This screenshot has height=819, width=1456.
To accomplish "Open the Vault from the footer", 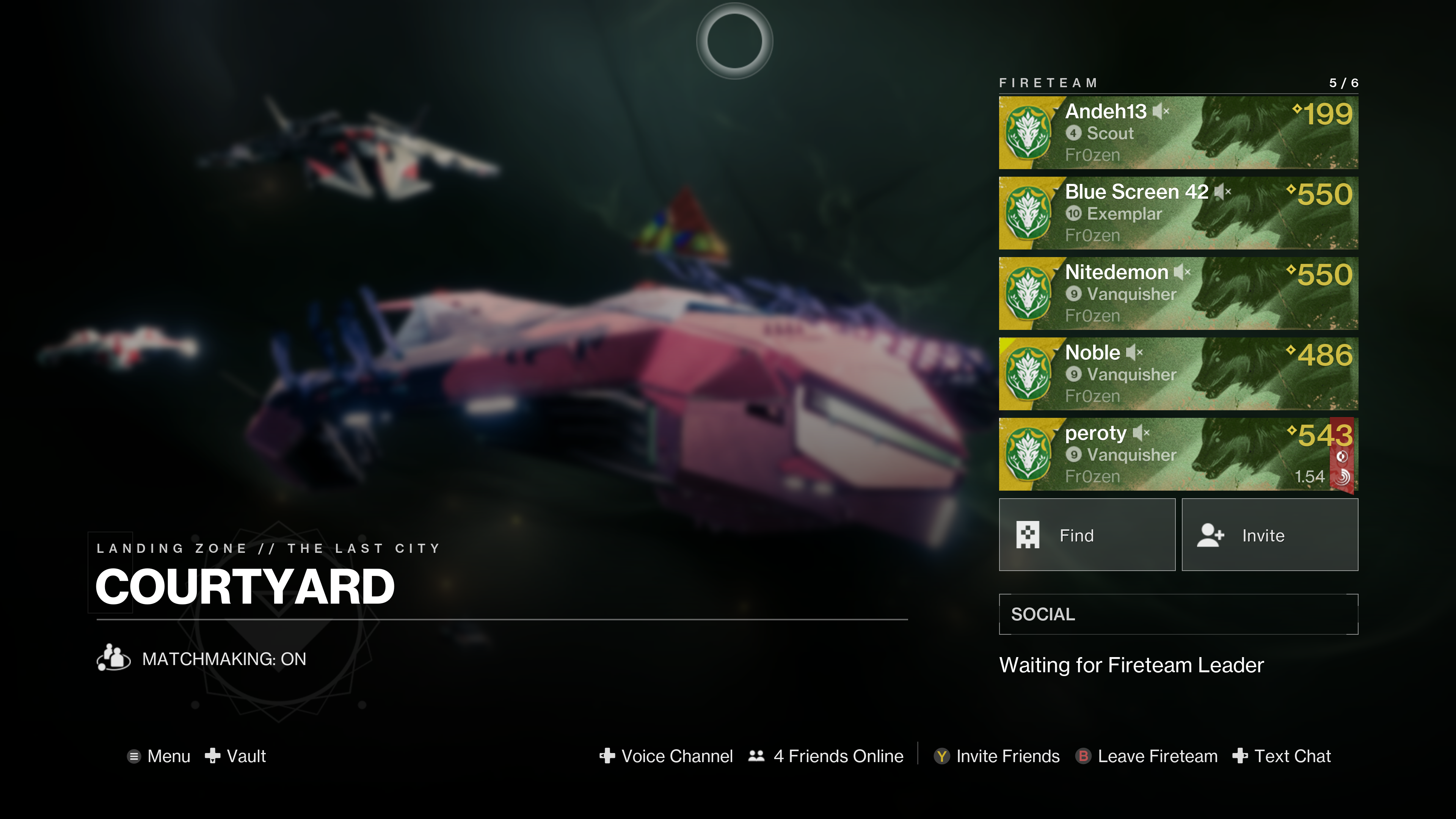I will [236, 756].
